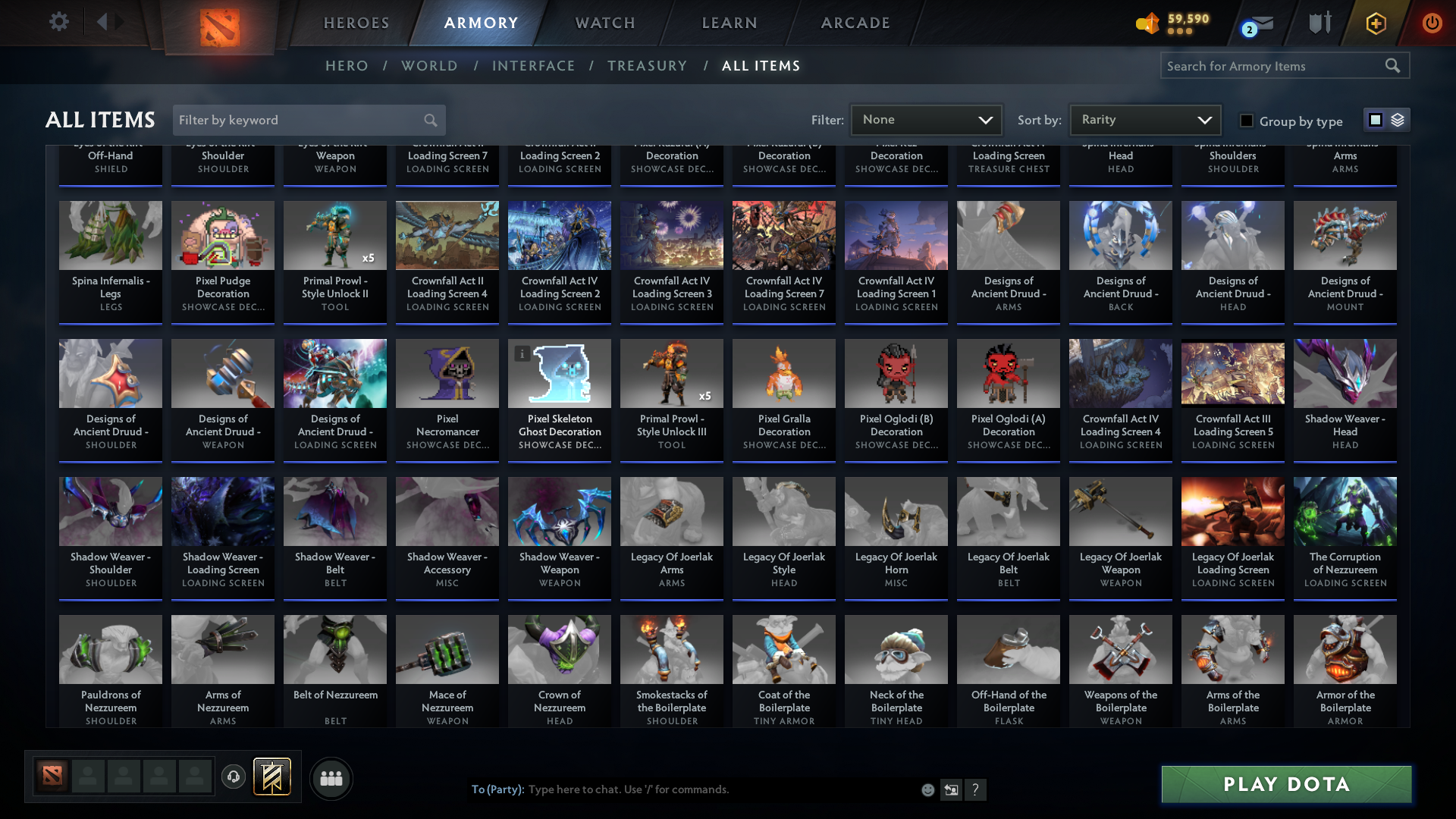
Task: Click the emoticon smiley beside chat input
Action: pyautogui.click(x=927, y=789)
